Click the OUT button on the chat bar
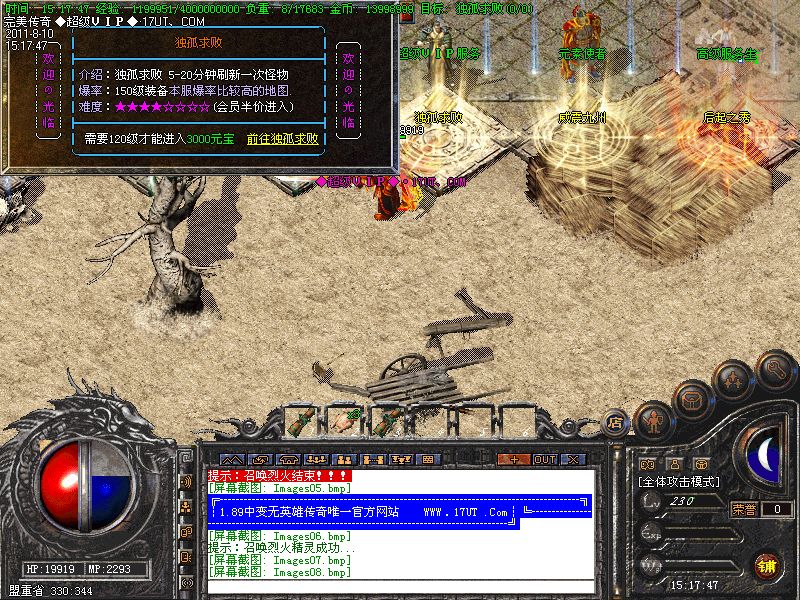 point(544,459)
